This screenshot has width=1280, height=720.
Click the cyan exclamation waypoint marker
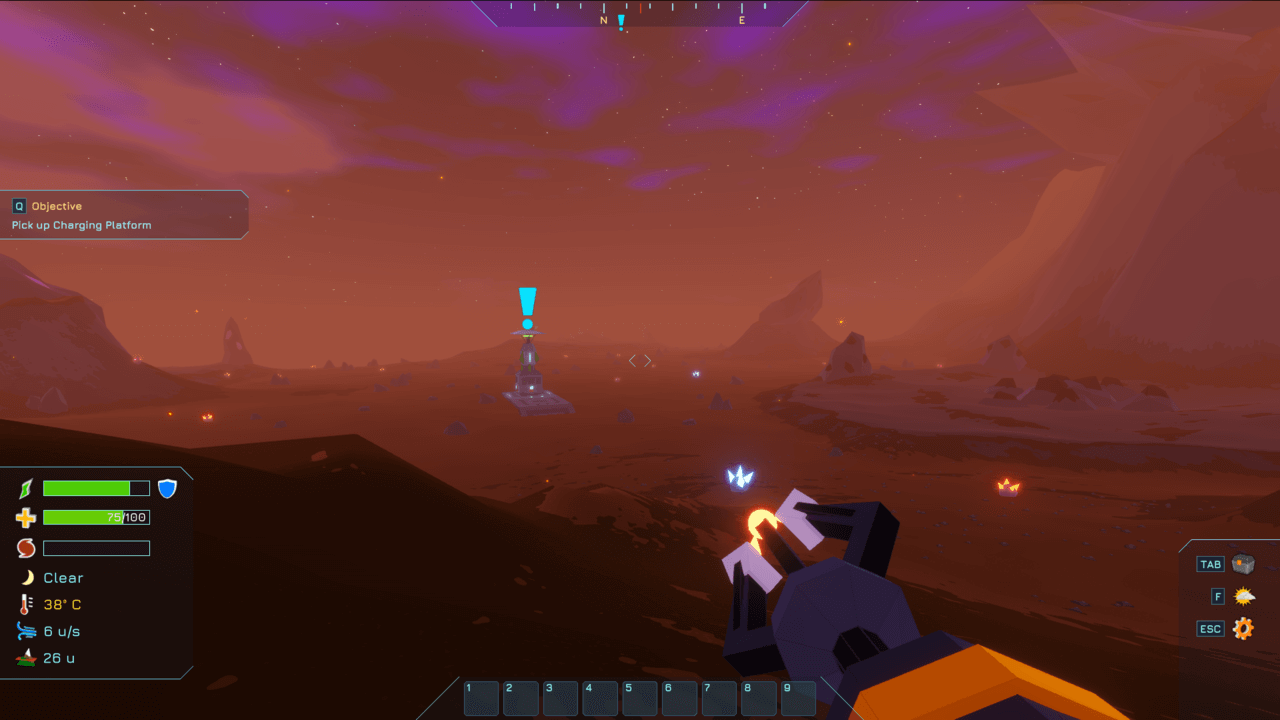[527, 307]
